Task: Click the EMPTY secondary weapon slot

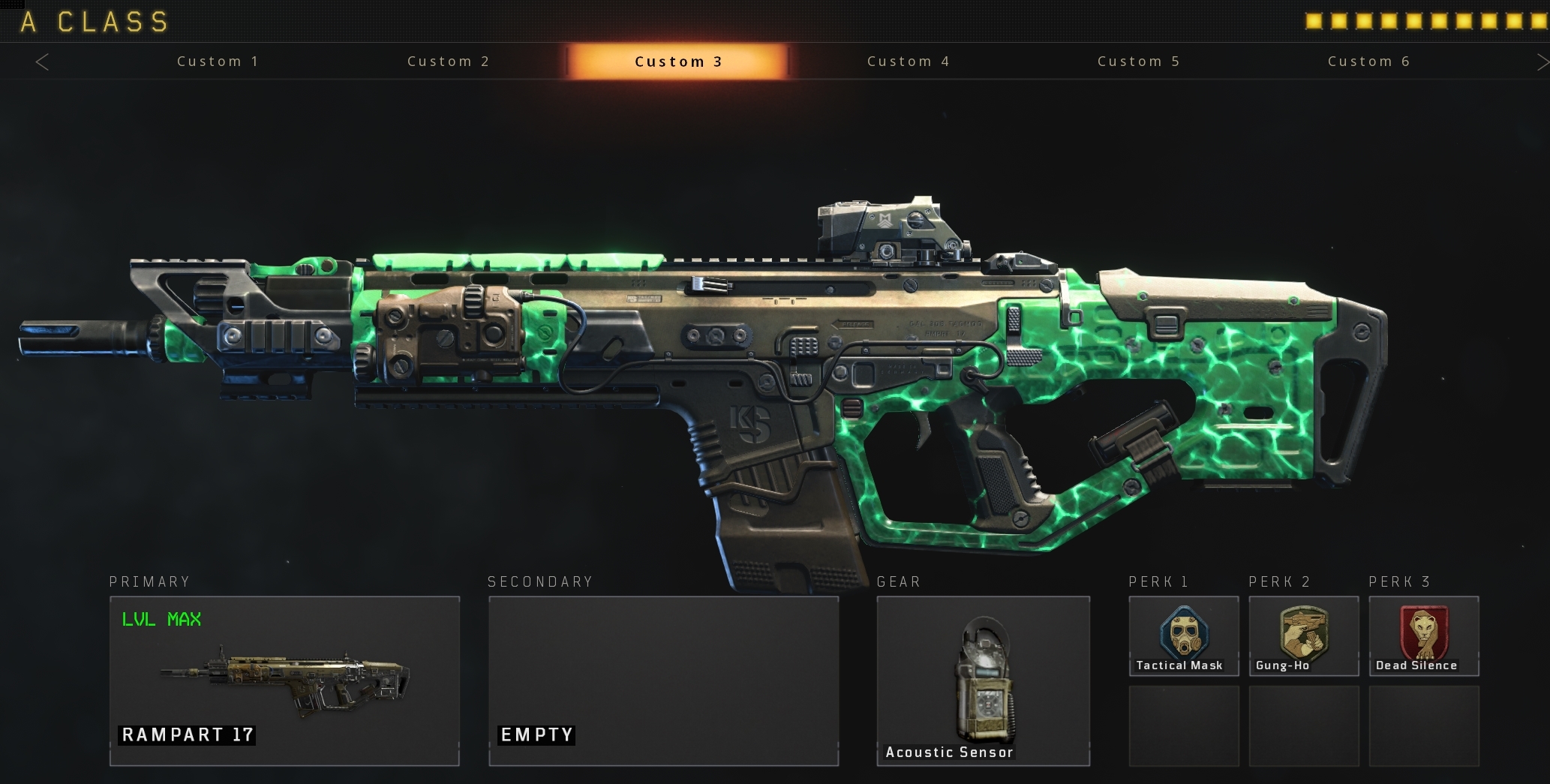Action: pyautogui.click(x=663, y=680)
